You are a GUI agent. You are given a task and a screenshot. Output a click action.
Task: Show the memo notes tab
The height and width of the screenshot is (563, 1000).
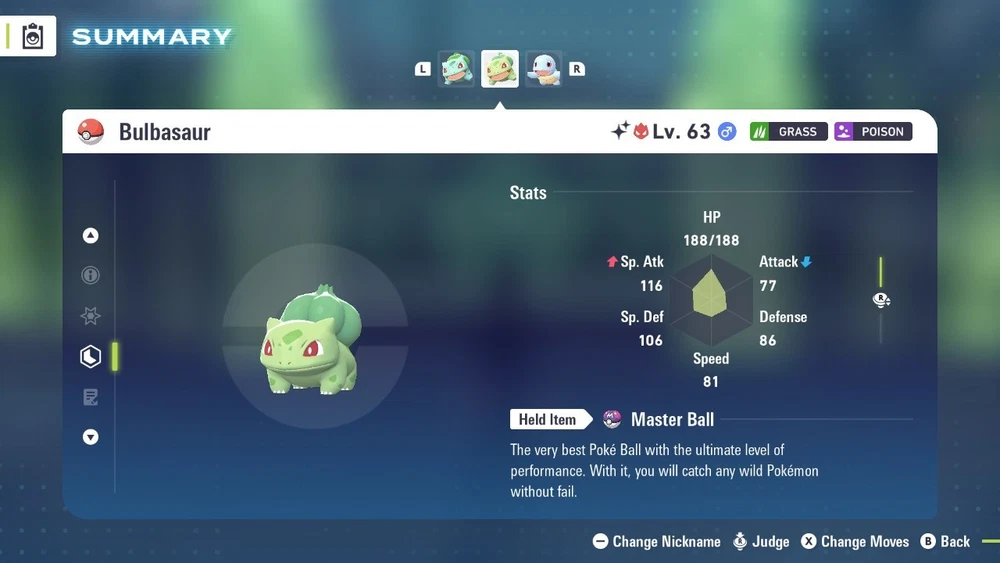[91, 397]
